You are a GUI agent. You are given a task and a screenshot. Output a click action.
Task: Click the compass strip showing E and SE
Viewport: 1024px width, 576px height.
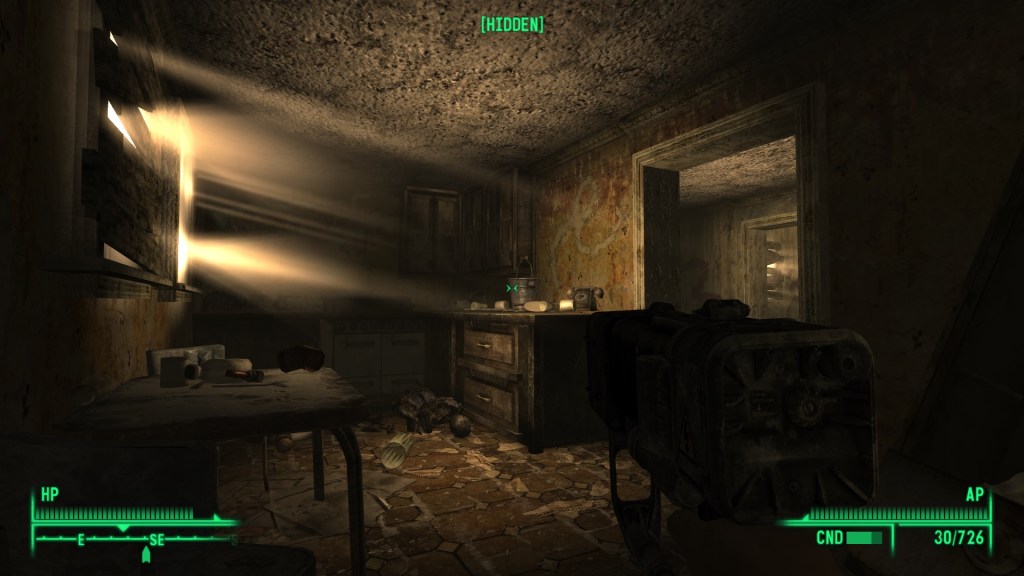pos(135,539)
